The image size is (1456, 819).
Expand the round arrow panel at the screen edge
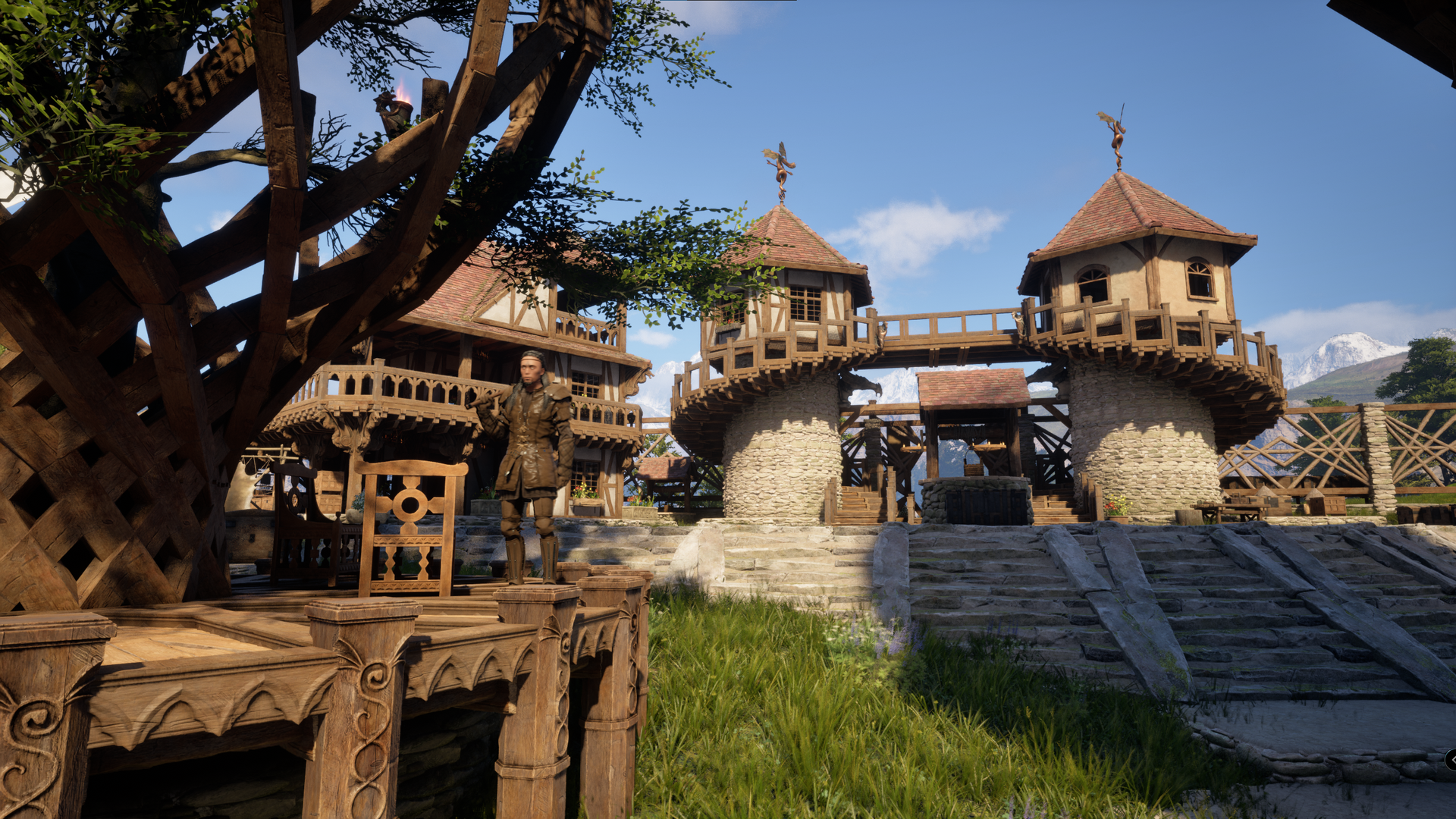pos(1451,759)
